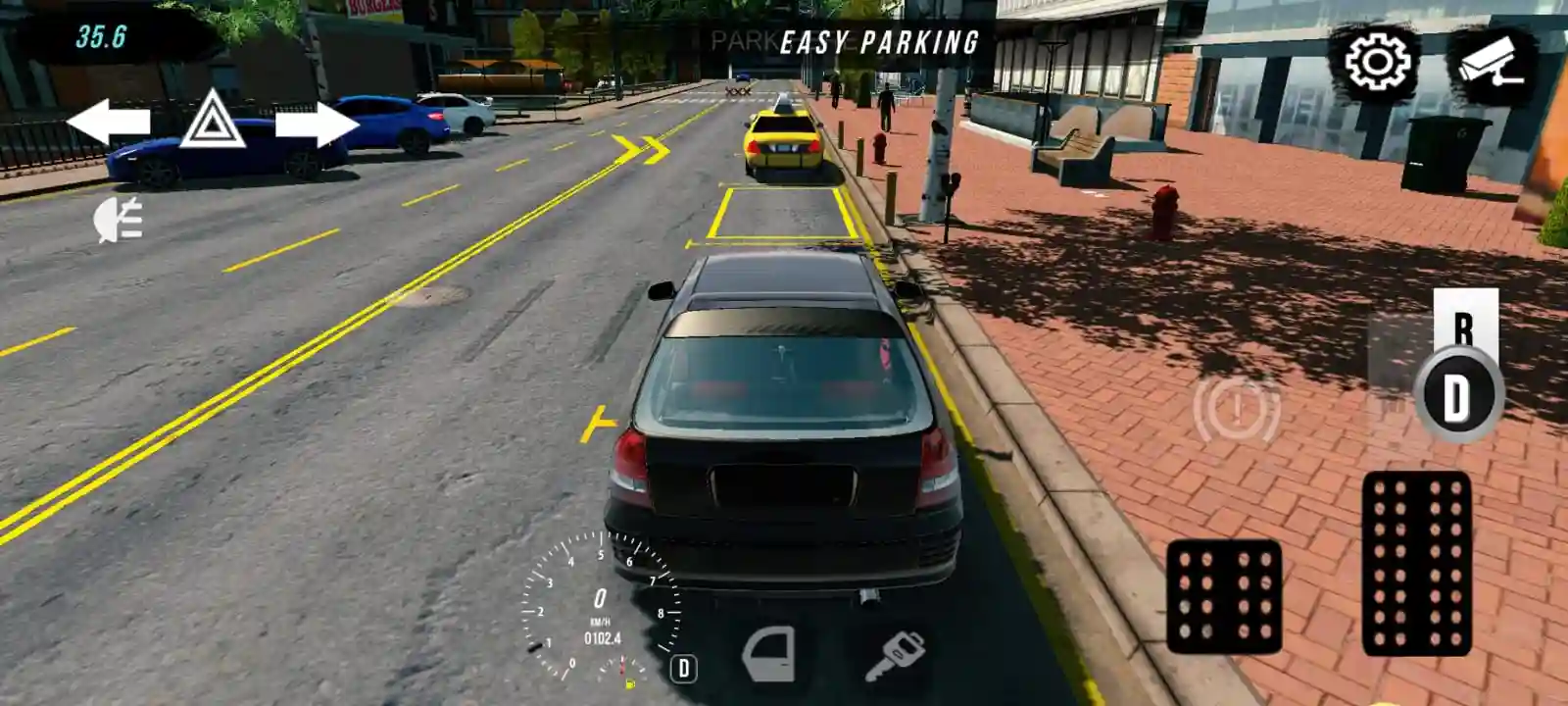
Task: Tap the speedometer gauge dial
Action: pos(601,601)
